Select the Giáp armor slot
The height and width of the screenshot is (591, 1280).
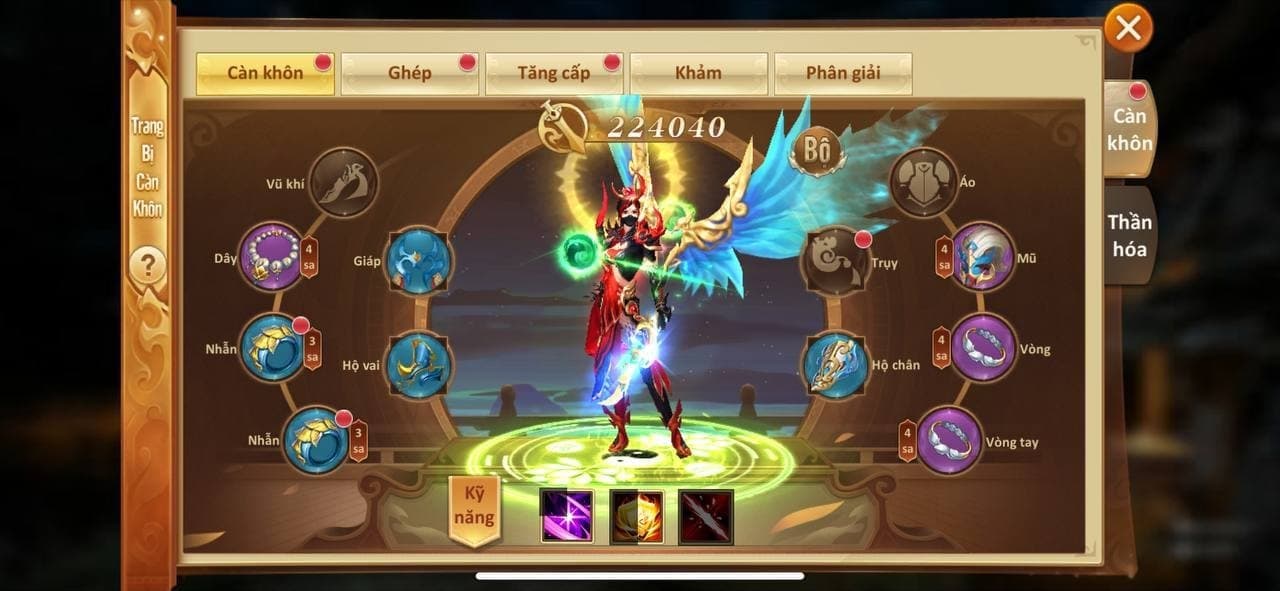(419, 261)
